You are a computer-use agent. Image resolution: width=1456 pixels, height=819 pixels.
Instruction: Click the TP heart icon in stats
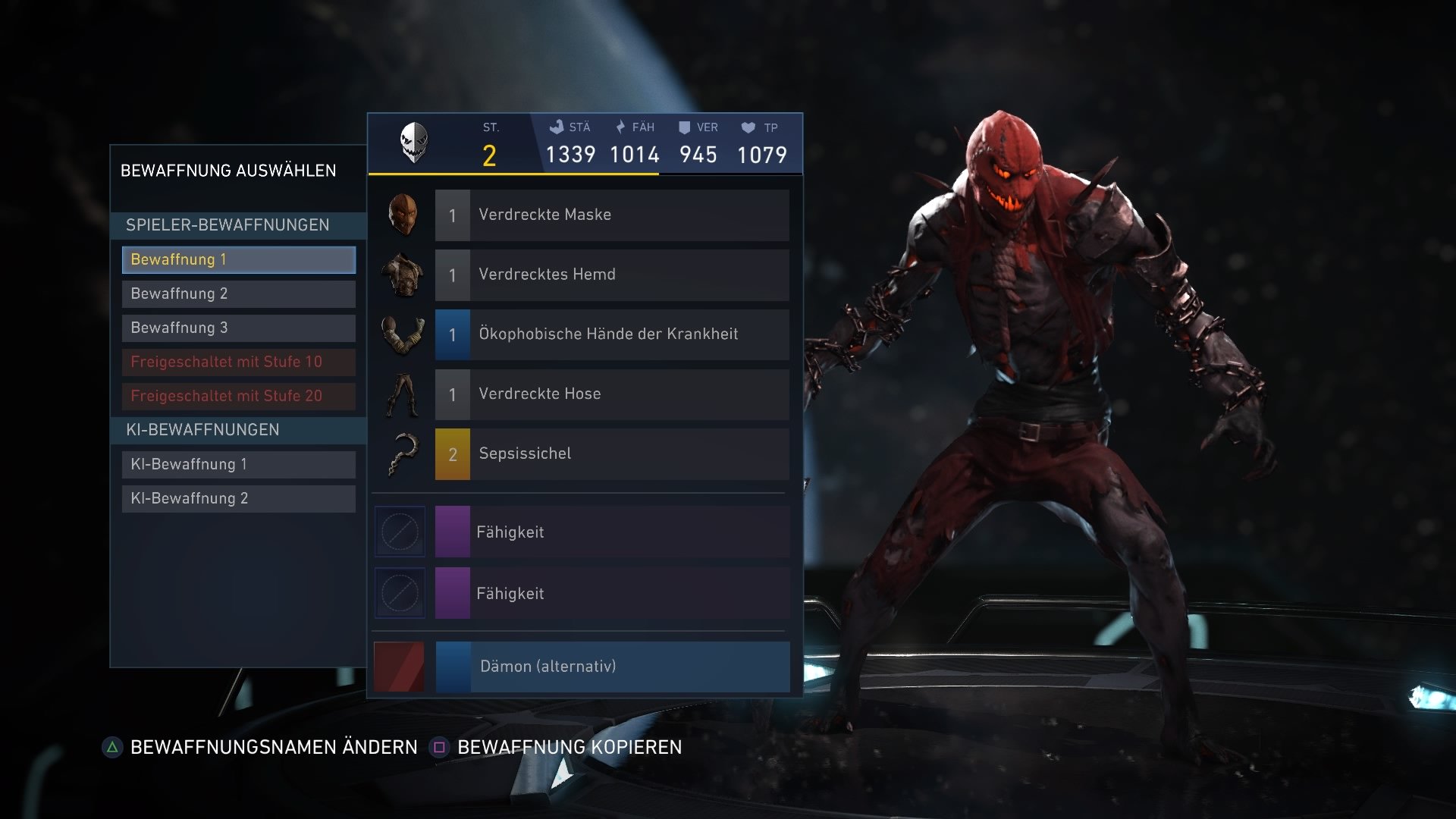[x=748, y=127]
